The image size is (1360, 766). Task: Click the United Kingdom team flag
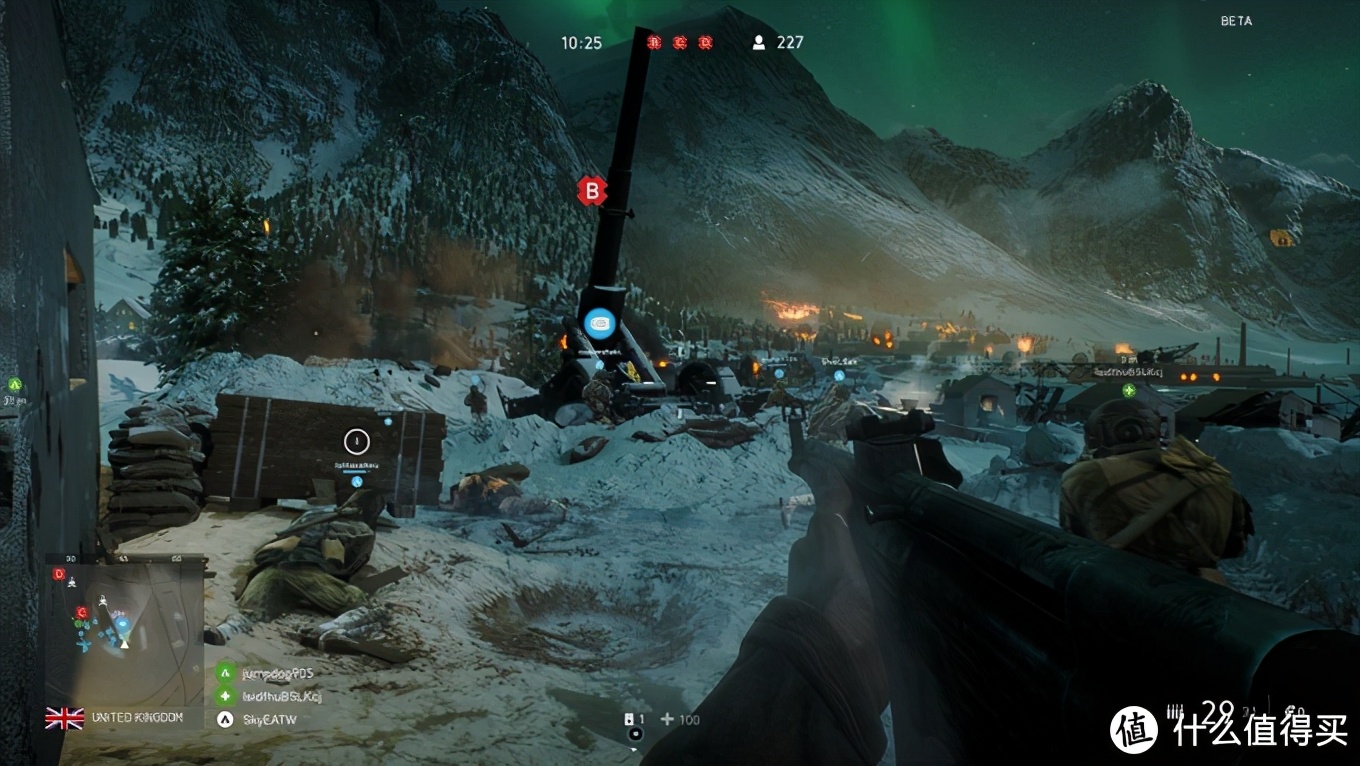pyautogui.click(x=64, y=718)
